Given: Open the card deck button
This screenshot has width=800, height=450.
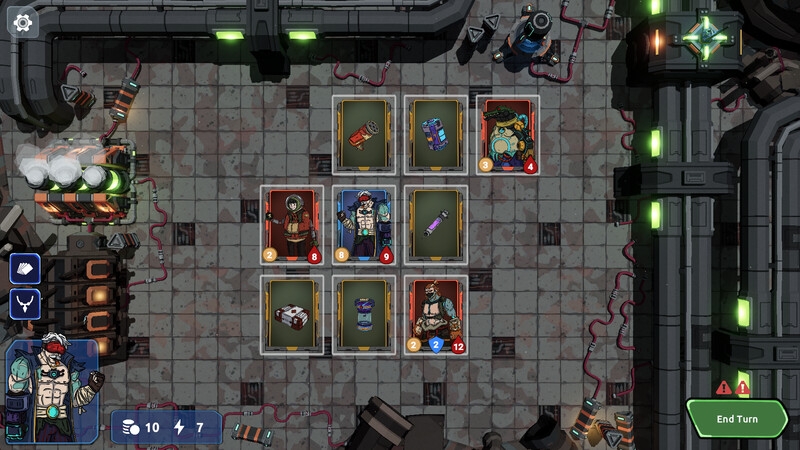Looking at the screenshot, I should pos(25,268).
